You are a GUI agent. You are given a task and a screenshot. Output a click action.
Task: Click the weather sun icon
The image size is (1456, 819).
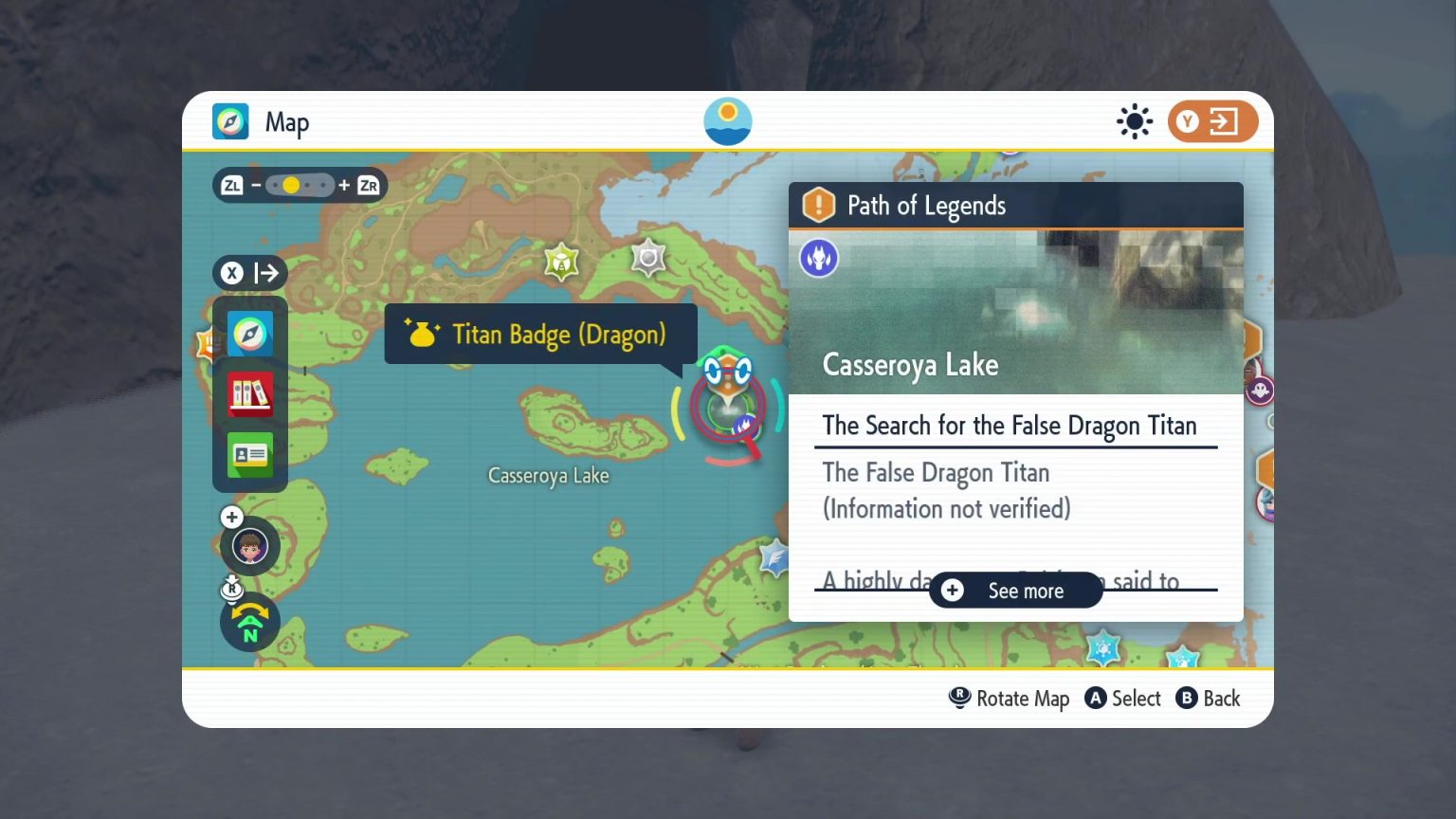click(1135, 121)
